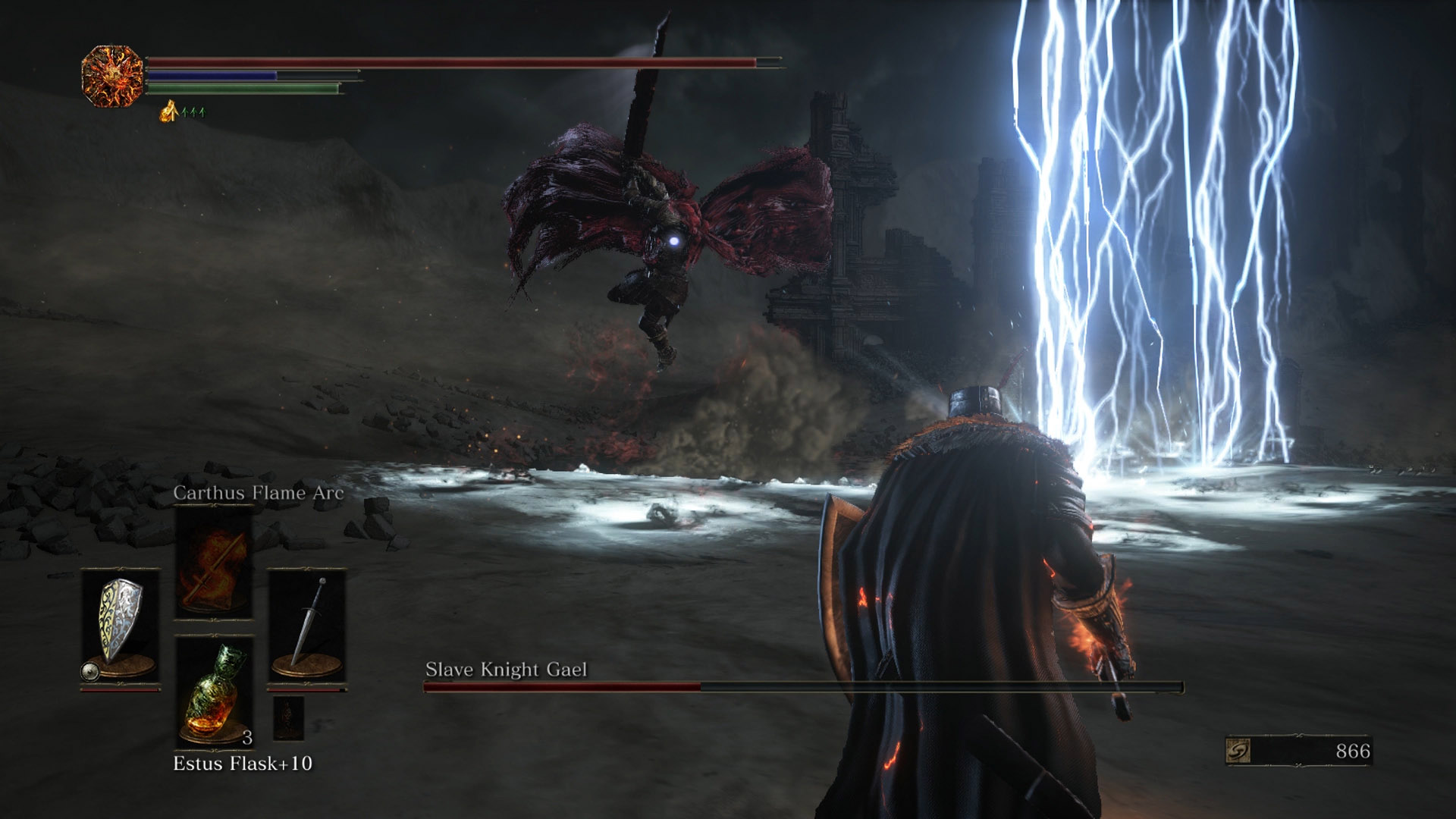1456x819 pixels.
Task: Click the Estus Flask+10 item slot
Action: [x=214, y=692]
